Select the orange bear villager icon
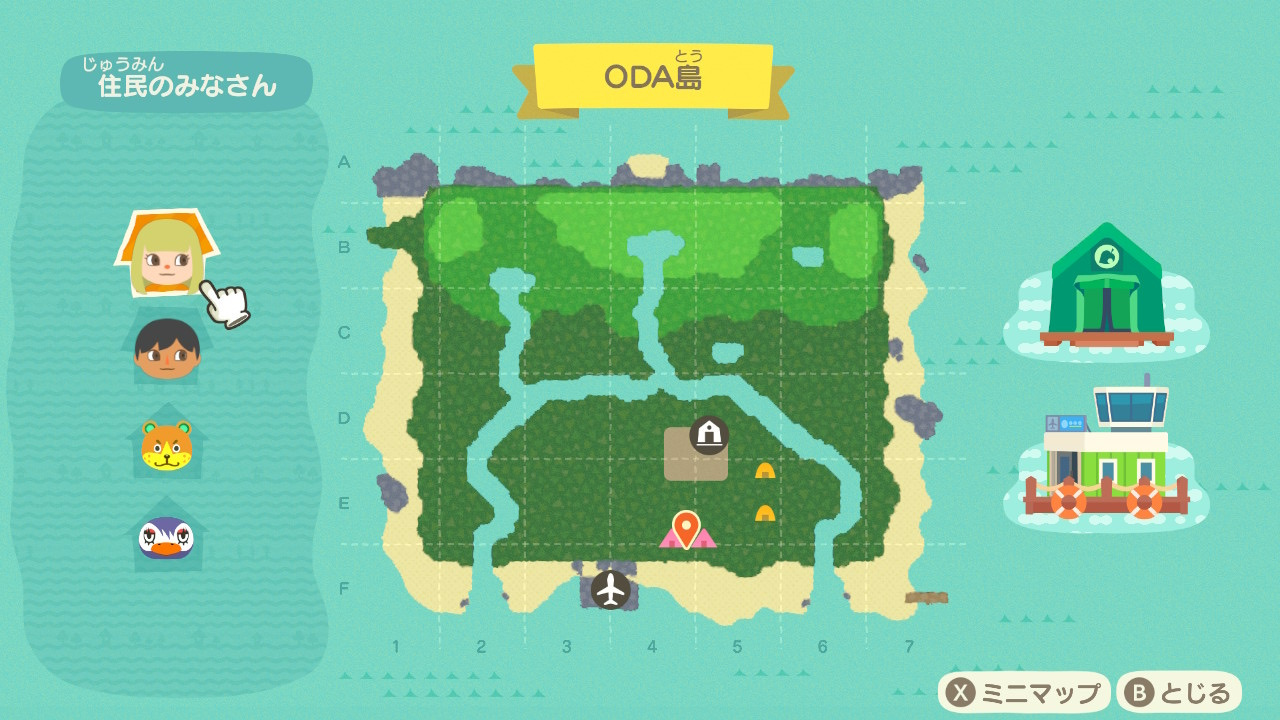This screenshot has height=720, width=1280. pyautogui.click(x=166, y=444)
